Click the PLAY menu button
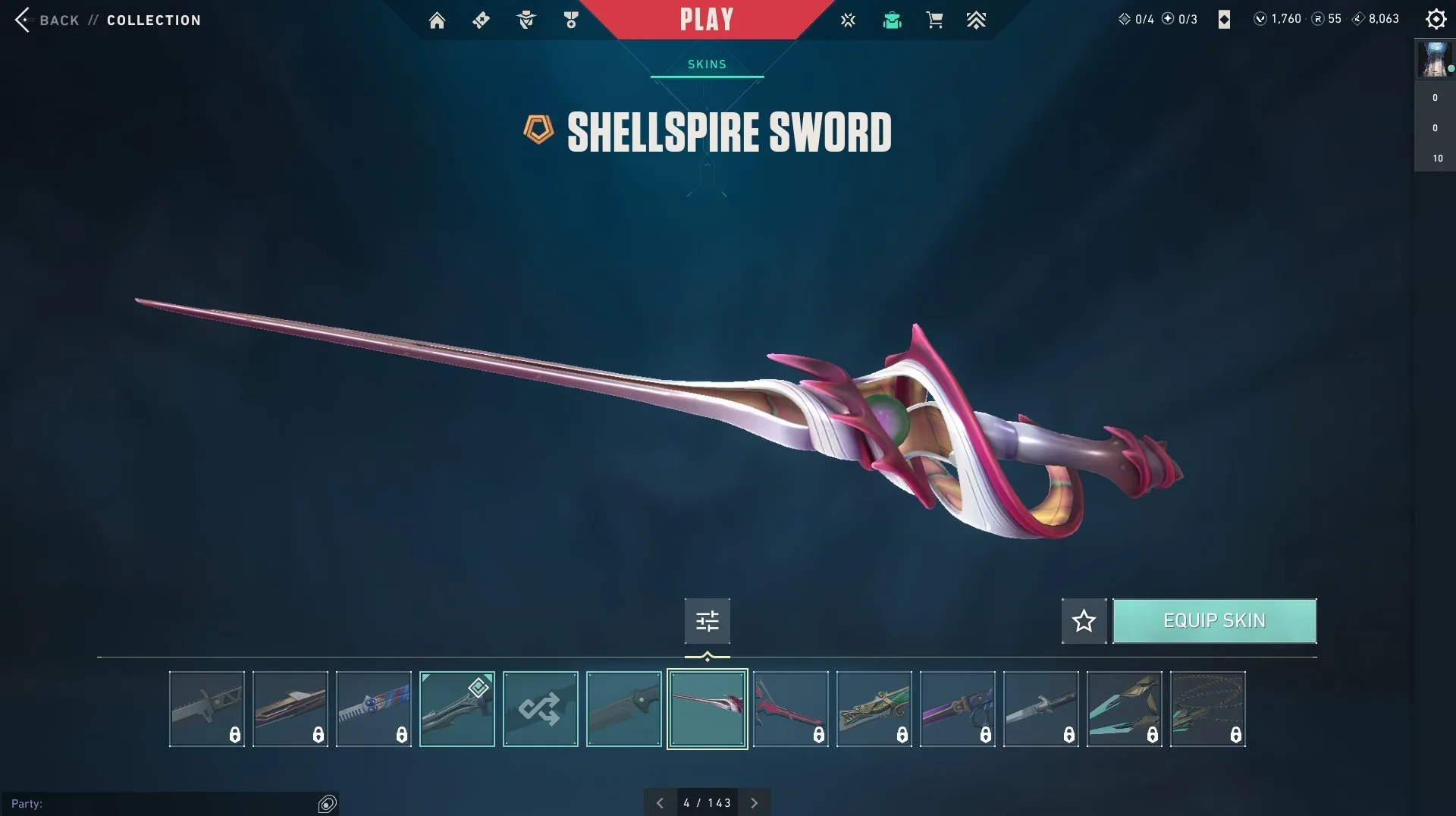The image size is (1456, 816). pos(707,19)
